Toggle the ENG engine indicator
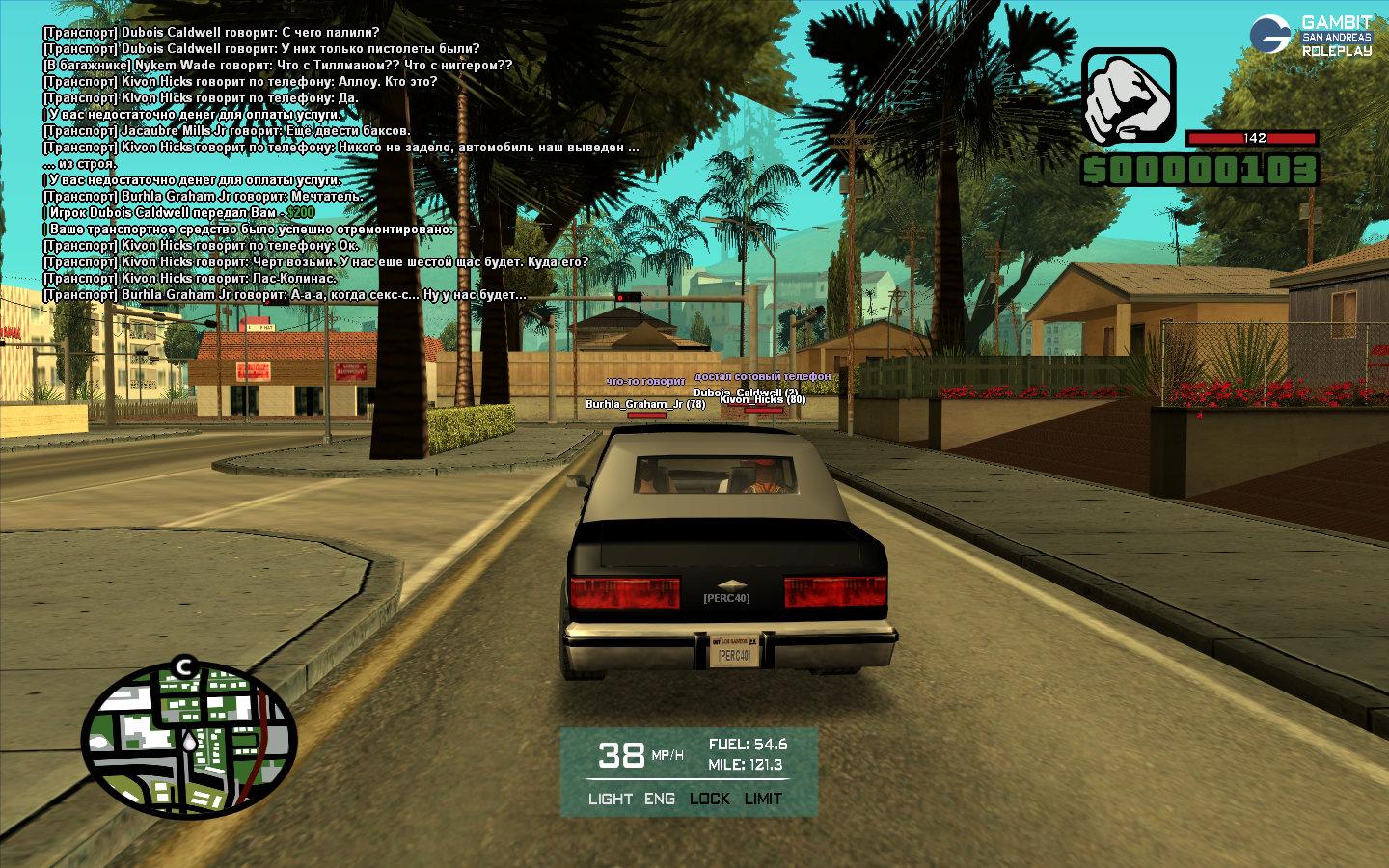This screenshot has height=868, width=1389. 660,799
